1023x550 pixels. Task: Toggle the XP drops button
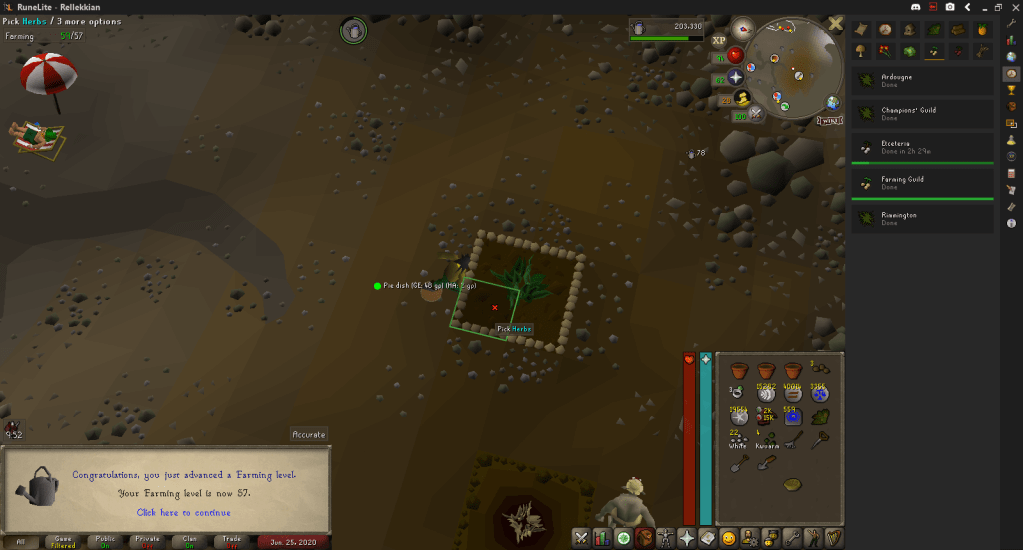[719, 42]
